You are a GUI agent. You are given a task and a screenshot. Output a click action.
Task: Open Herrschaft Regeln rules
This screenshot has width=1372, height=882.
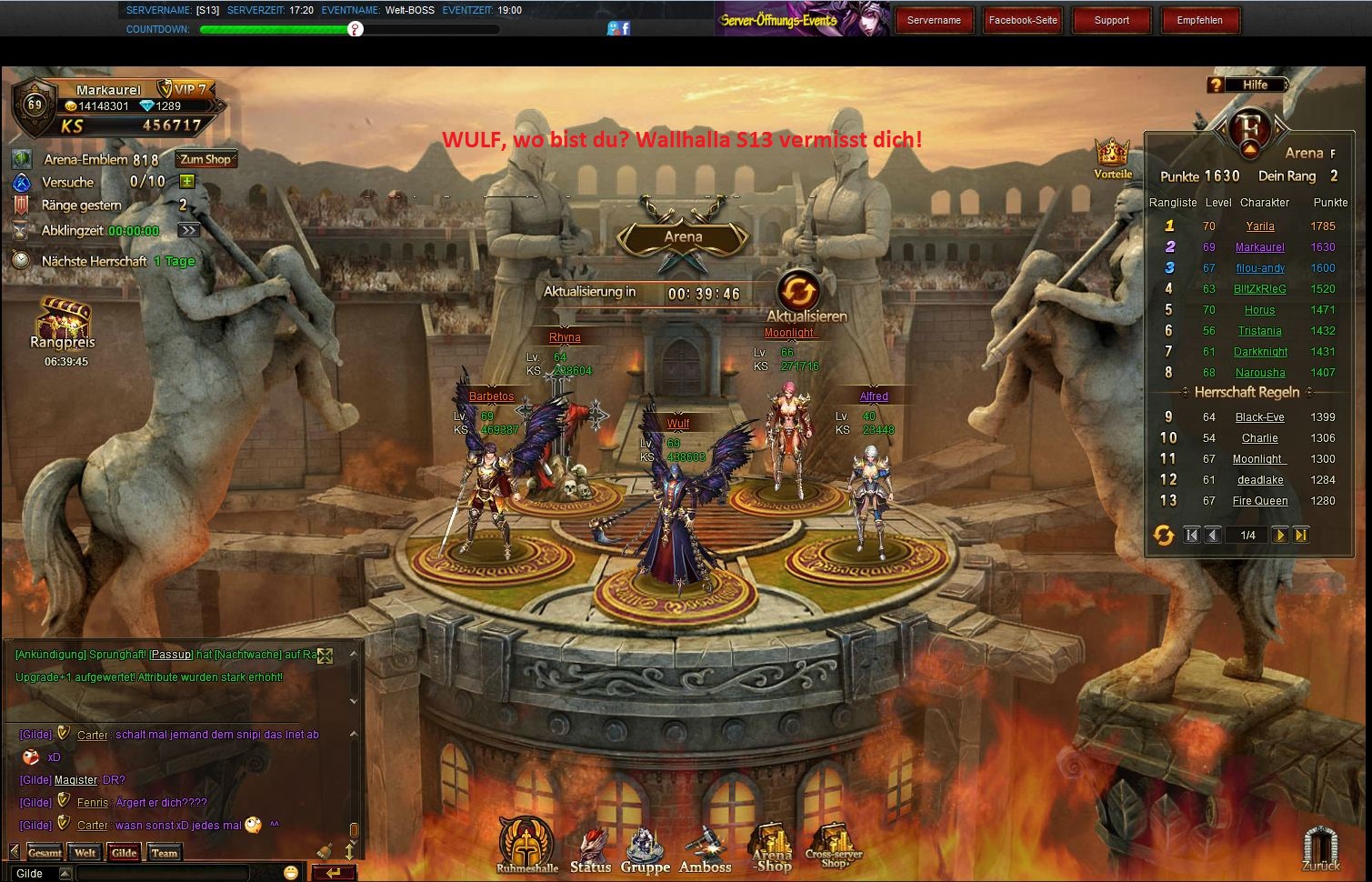pos(1247,392)
